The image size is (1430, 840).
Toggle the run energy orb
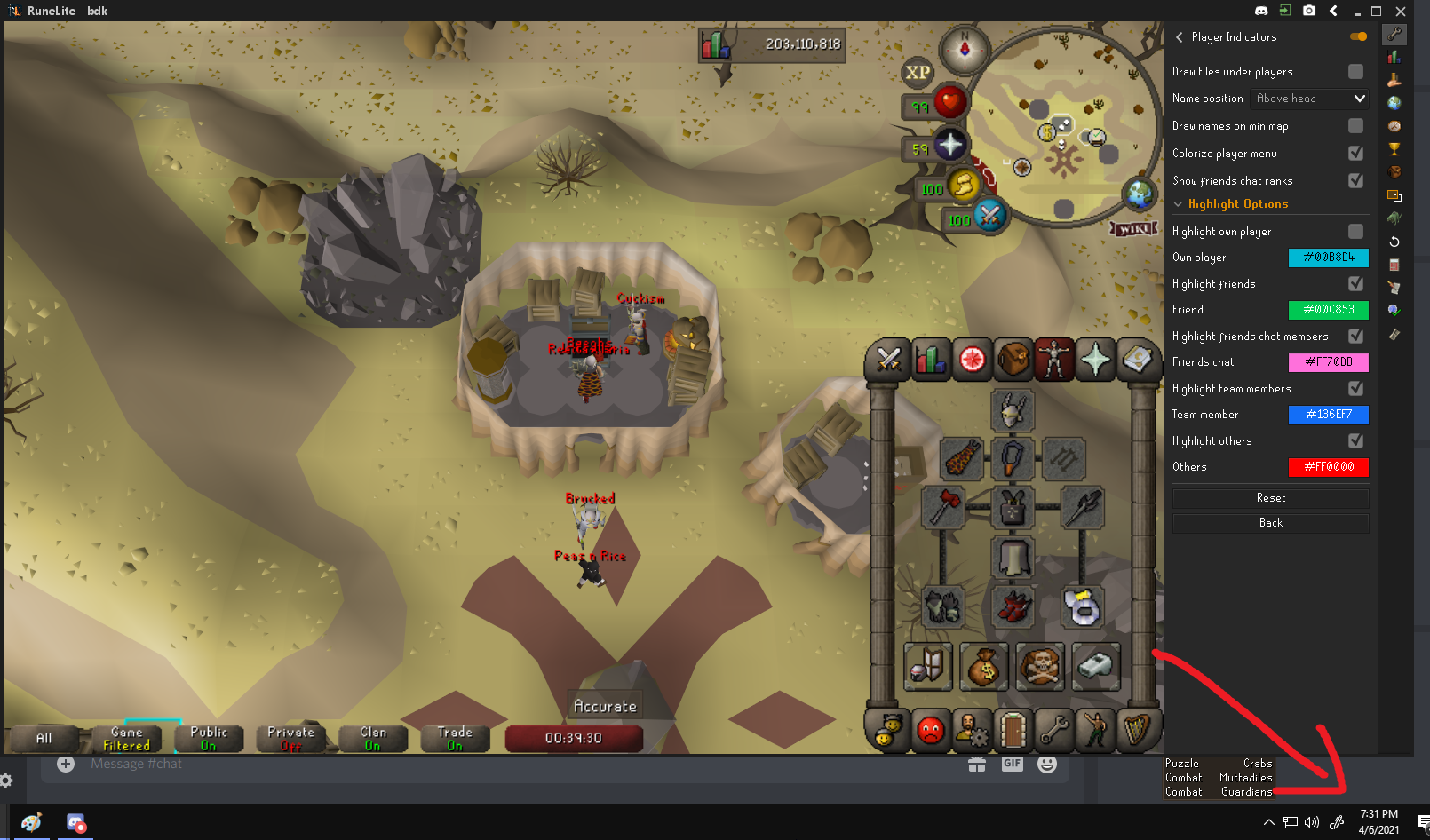point(963,186)
